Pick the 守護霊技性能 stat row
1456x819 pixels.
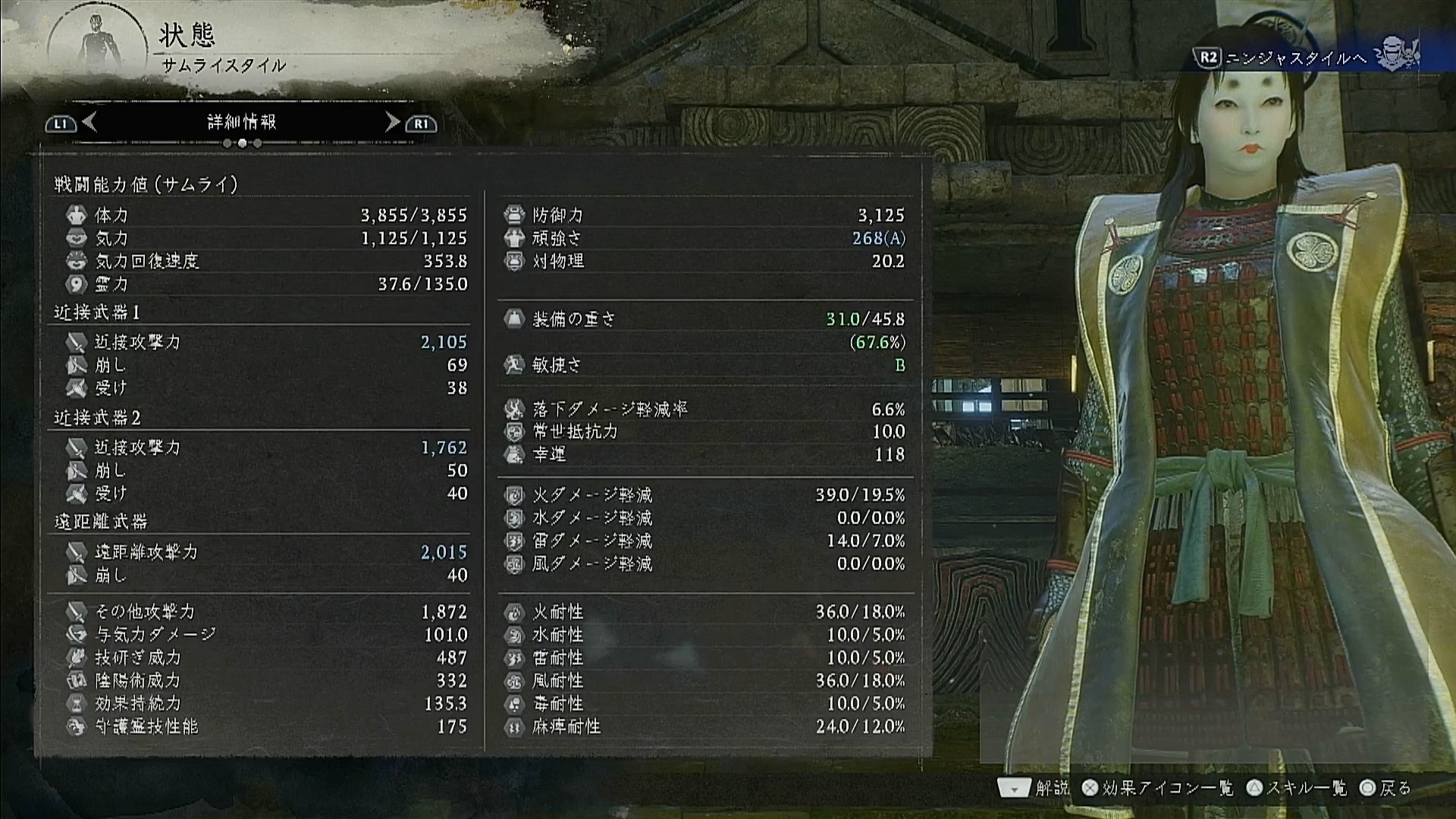point(265,726)
